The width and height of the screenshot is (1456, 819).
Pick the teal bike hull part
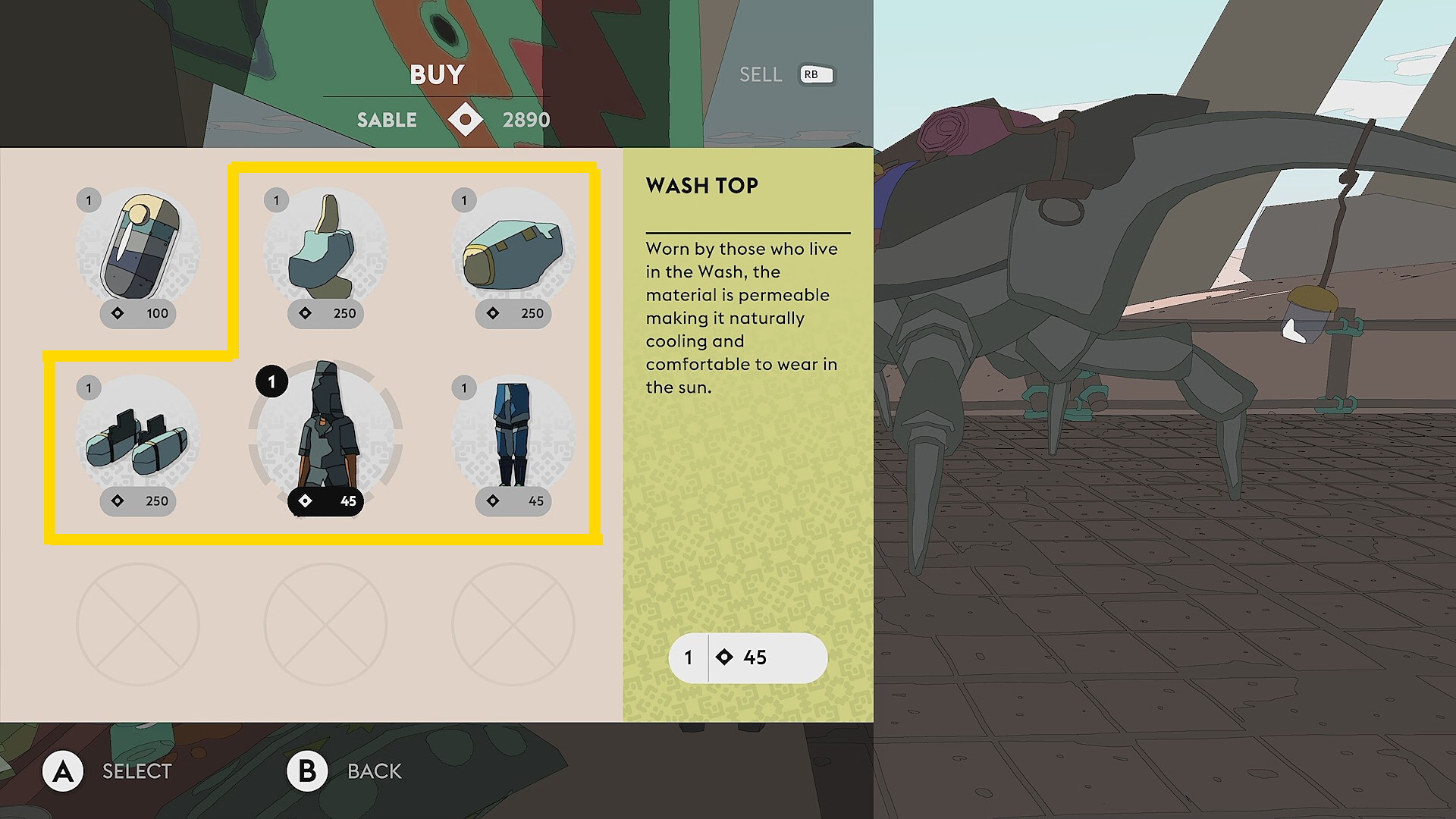tap(513, 250)
